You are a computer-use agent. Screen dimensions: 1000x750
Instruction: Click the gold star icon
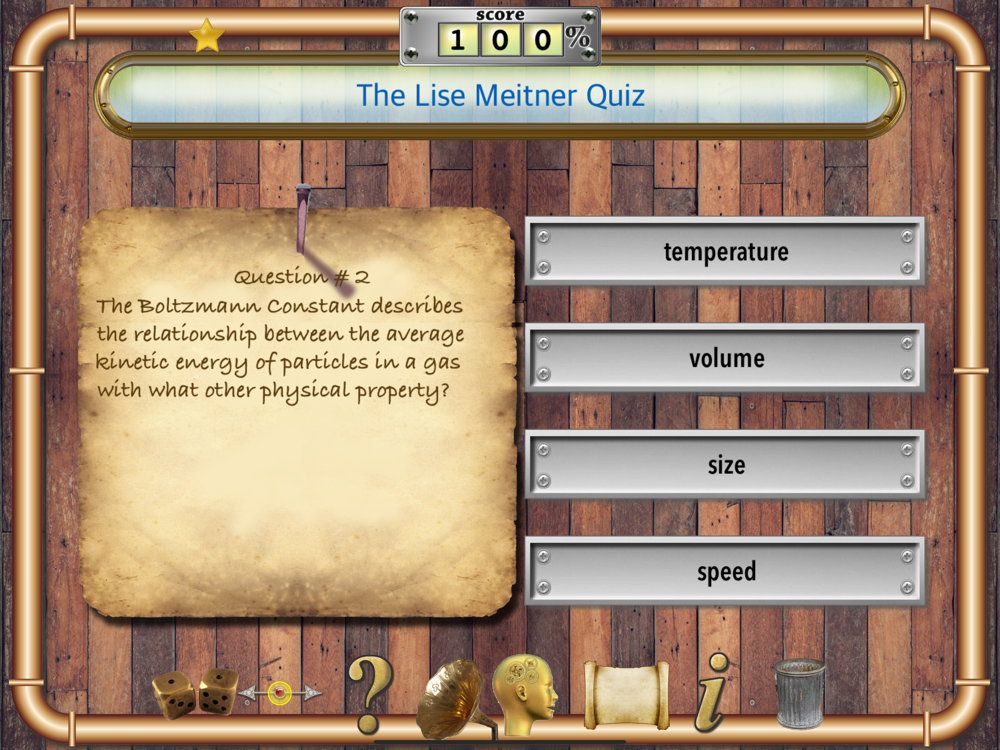pyautogui.click(x=207, y=36)
